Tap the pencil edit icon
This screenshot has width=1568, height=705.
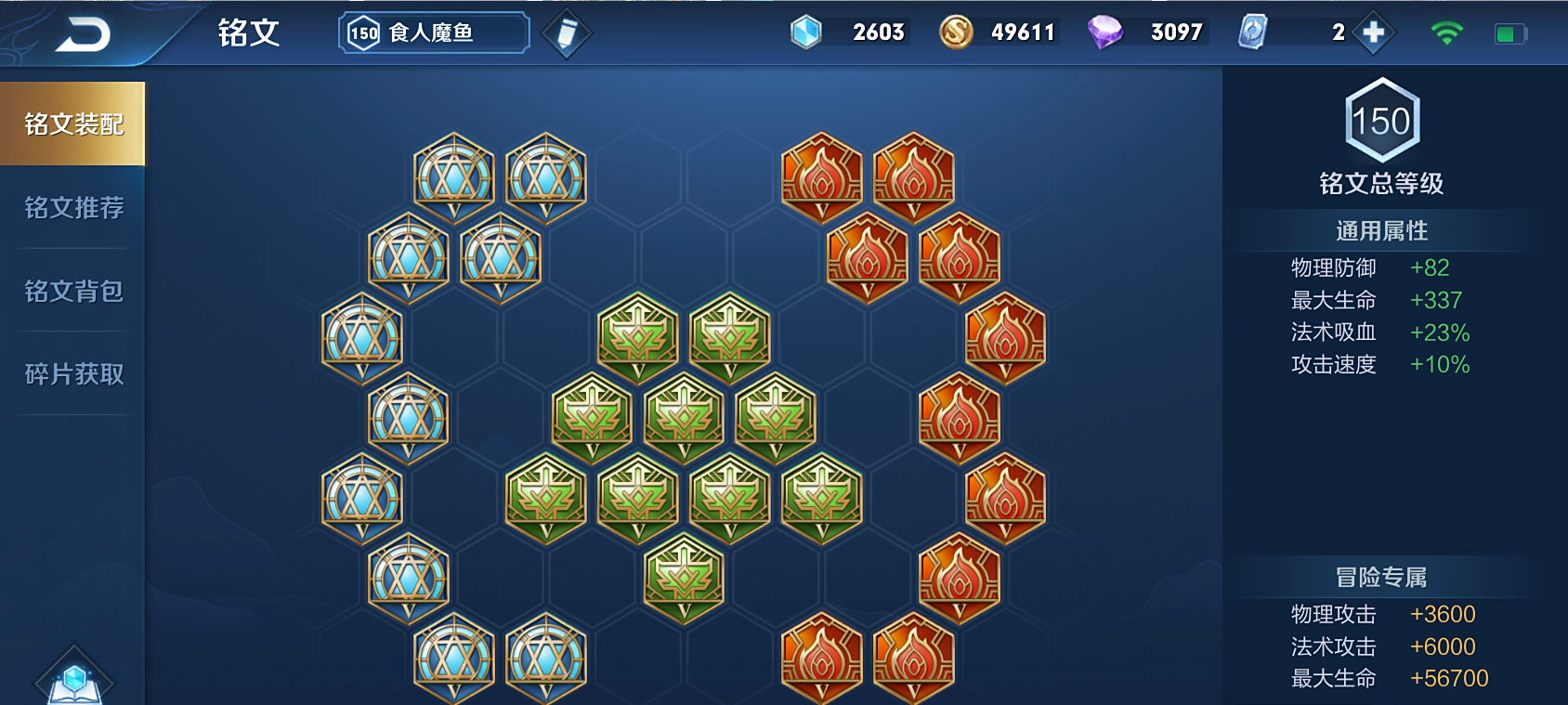pyautogui.click(x=566, y=34)
